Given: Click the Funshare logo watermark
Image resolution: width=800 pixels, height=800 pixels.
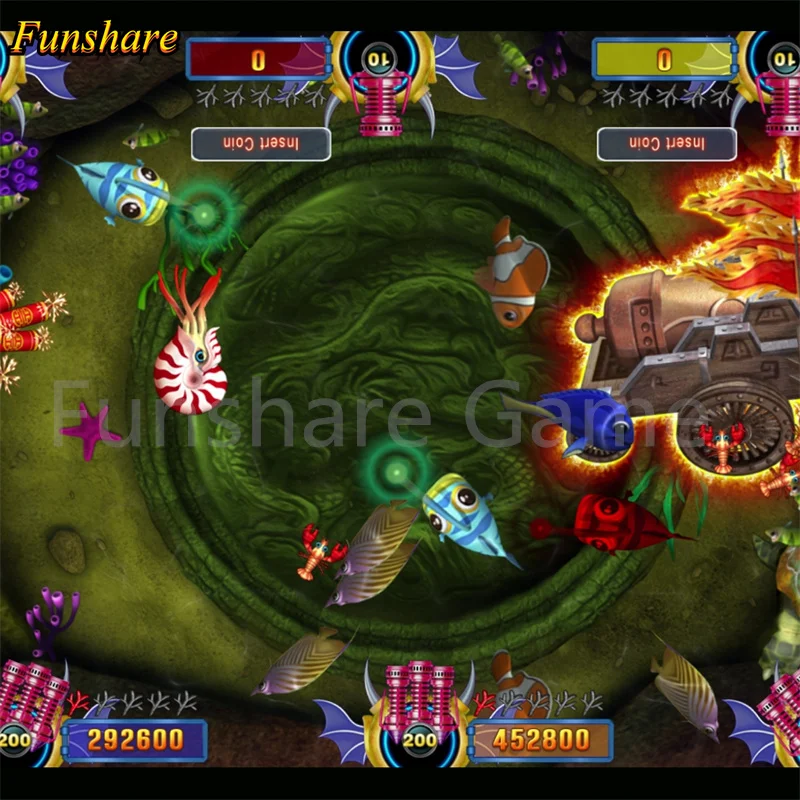Looking at the screenshot, I should [x=96, y=38].
